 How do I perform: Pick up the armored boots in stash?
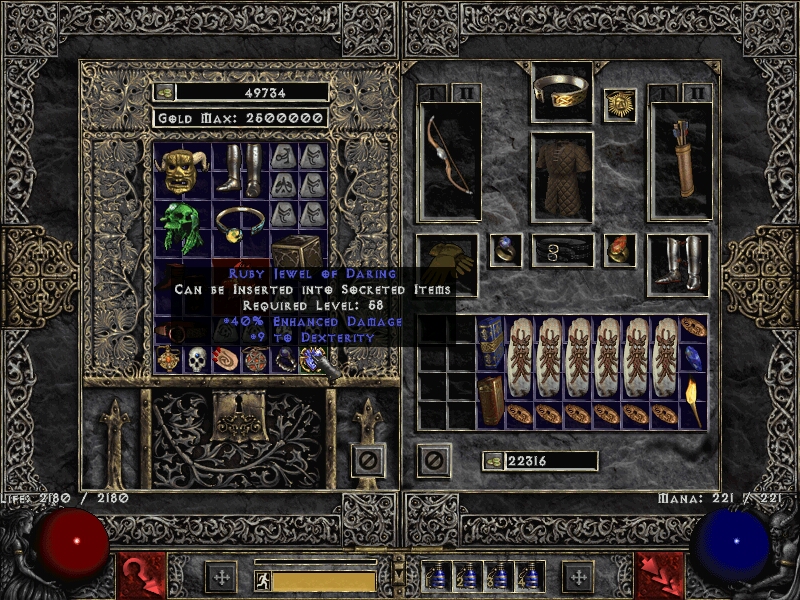point(239,170)
